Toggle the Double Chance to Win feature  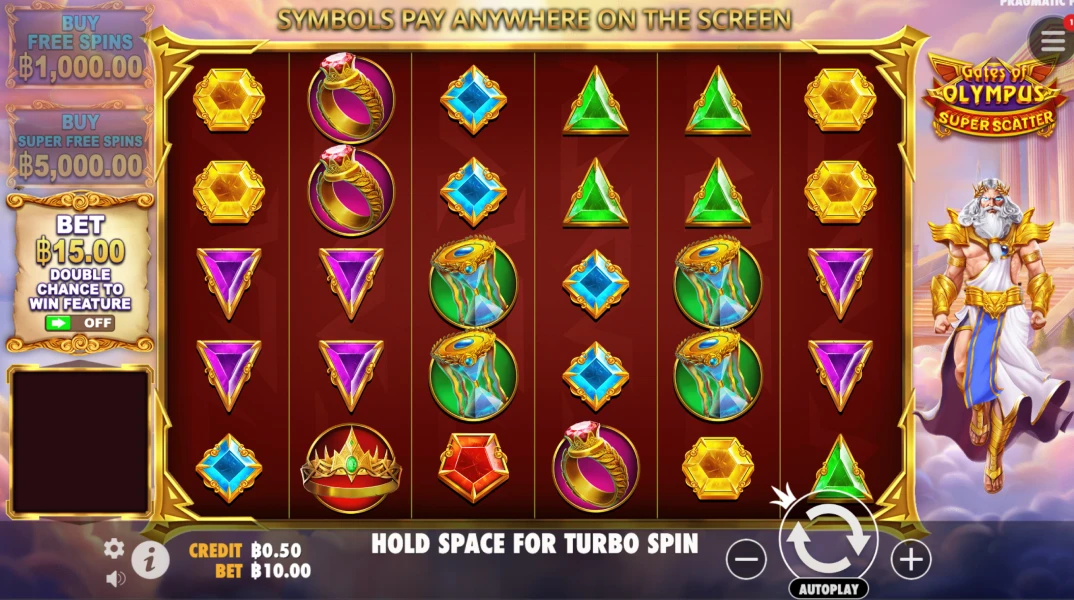(x=79, y=323)
